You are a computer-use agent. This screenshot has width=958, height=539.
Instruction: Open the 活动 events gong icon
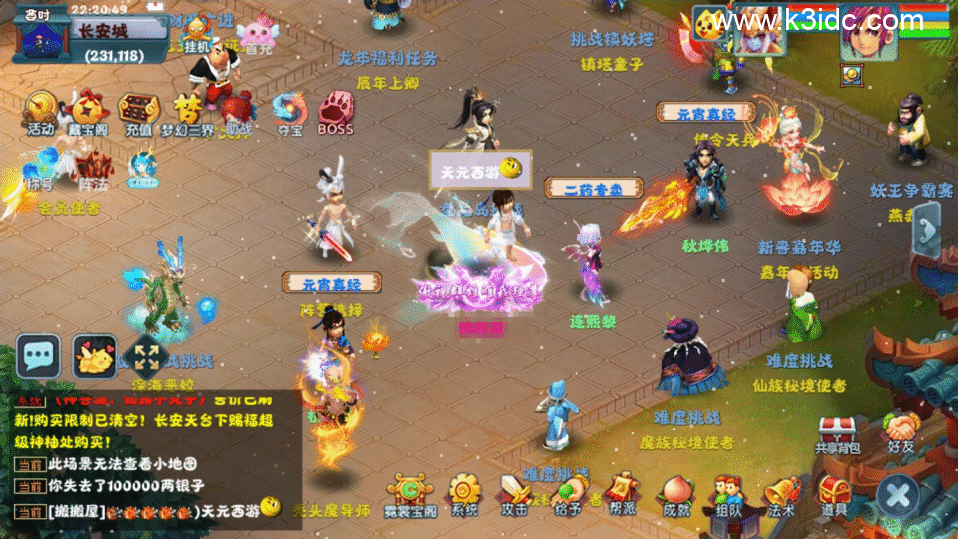[x=41, y=111]
